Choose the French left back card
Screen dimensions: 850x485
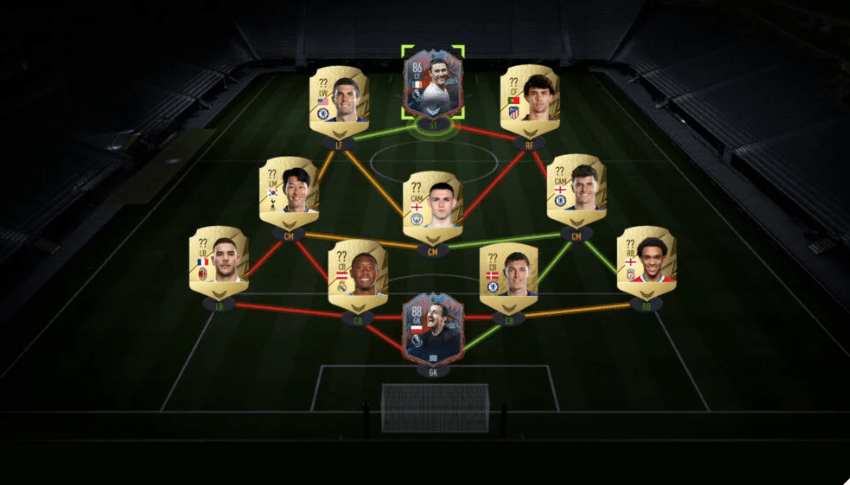(219, 262)
